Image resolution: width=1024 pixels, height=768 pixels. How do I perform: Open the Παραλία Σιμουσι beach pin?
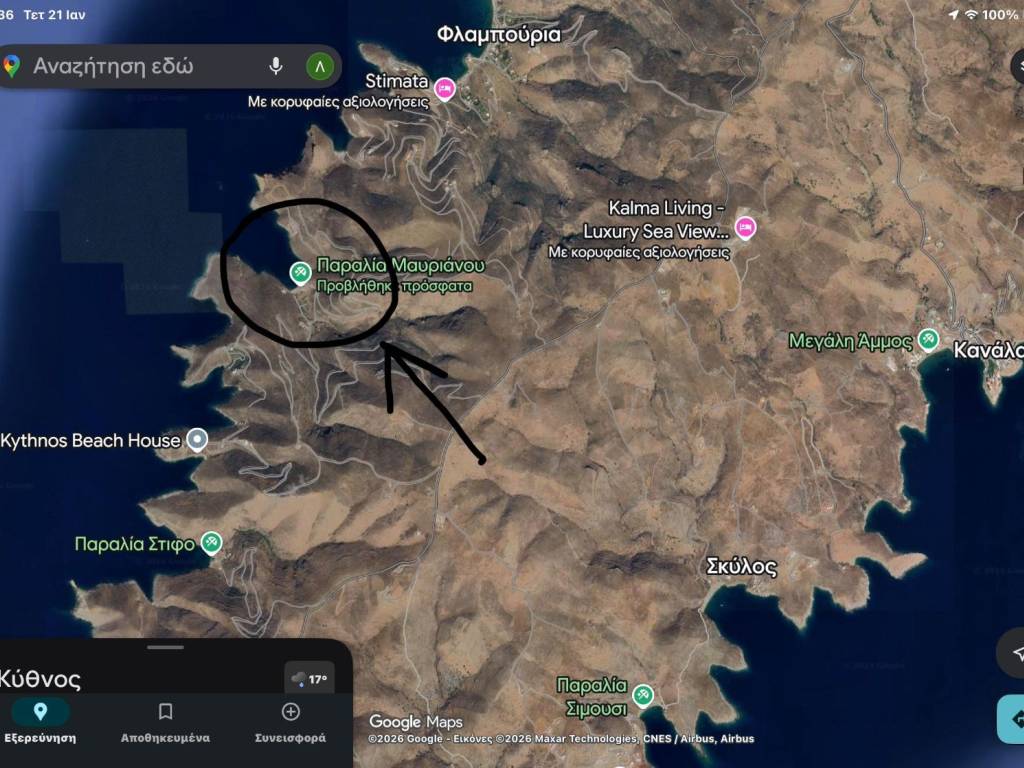pos(643,694)
